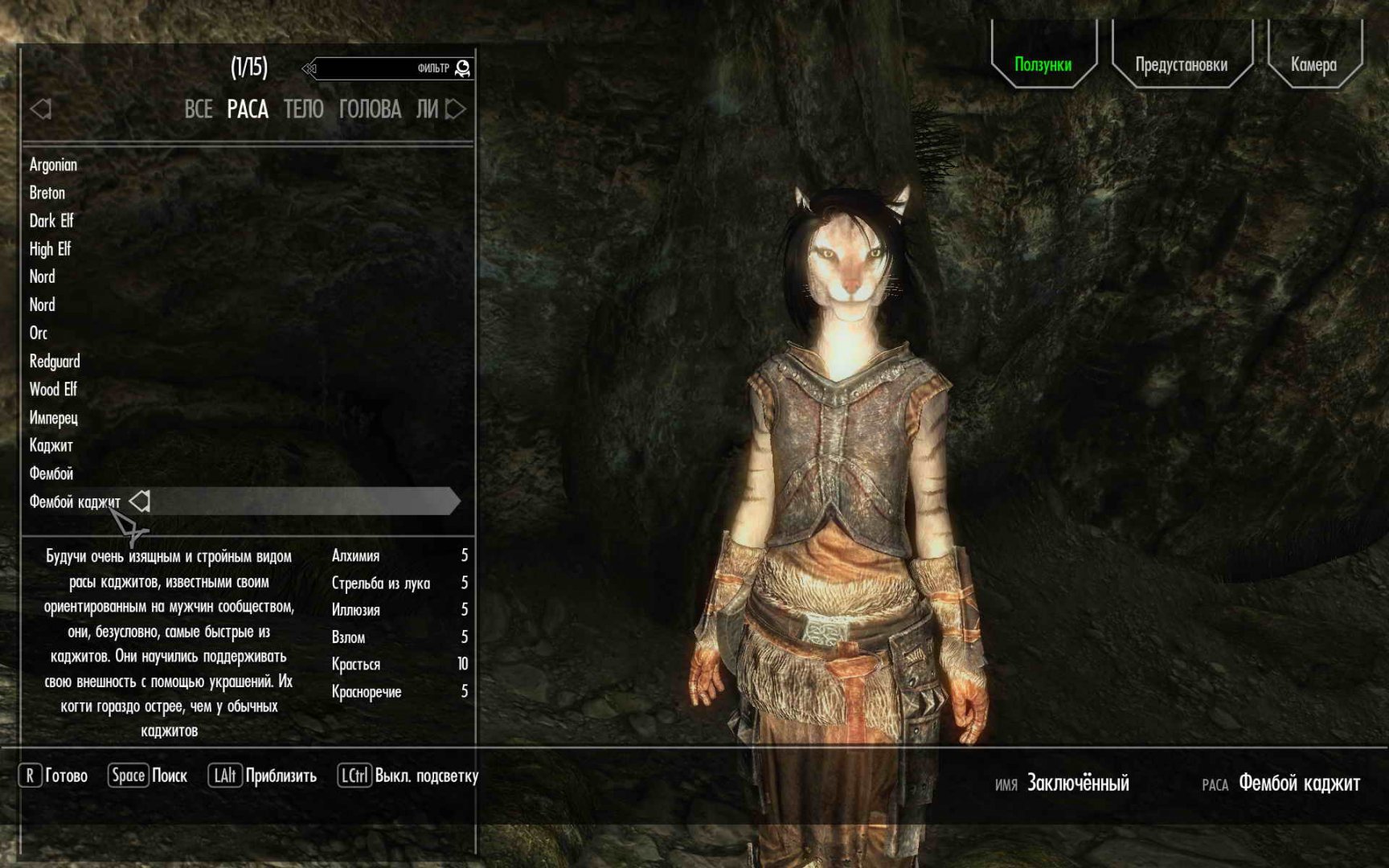Choose the Имперец race entry
Image resolution: width=1389 pixels, height=868 pixels.
pyautogui.click(x=53, y=418)
